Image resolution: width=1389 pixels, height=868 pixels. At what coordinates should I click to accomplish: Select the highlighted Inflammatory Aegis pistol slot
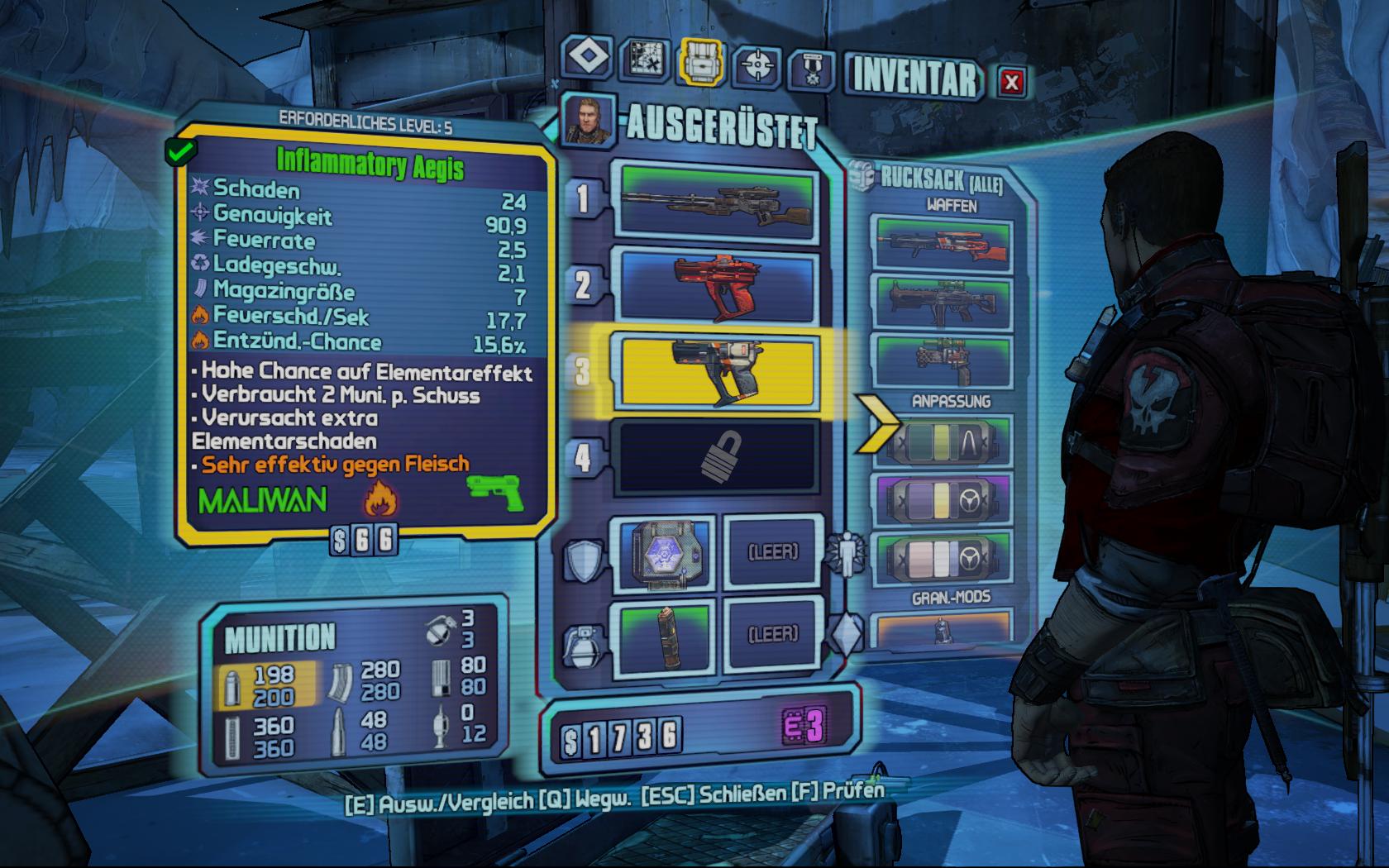(716, 370)
